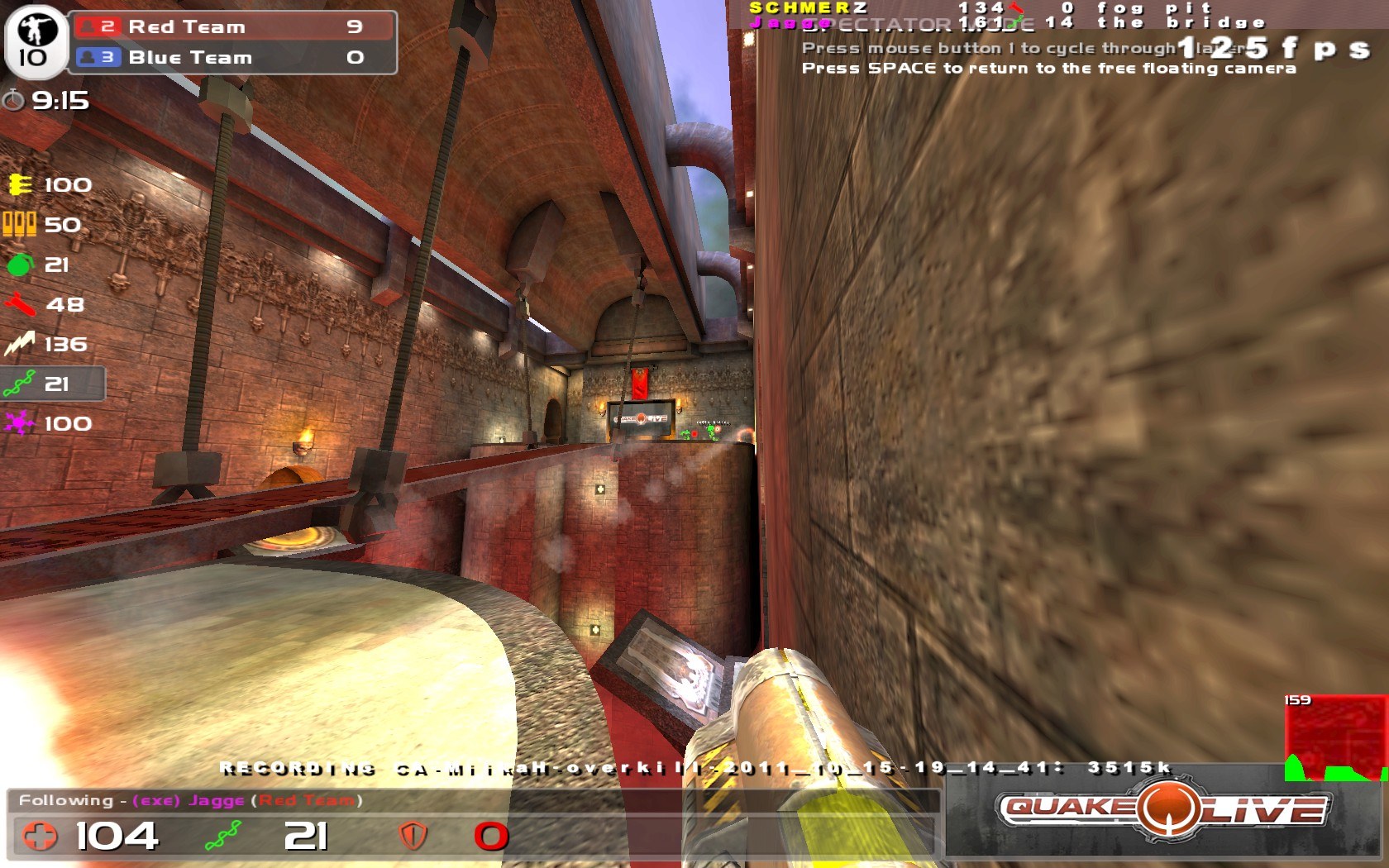The image size is (1389, 868).
Task: Click the armor shield icon
Action: tap(413, 836)
